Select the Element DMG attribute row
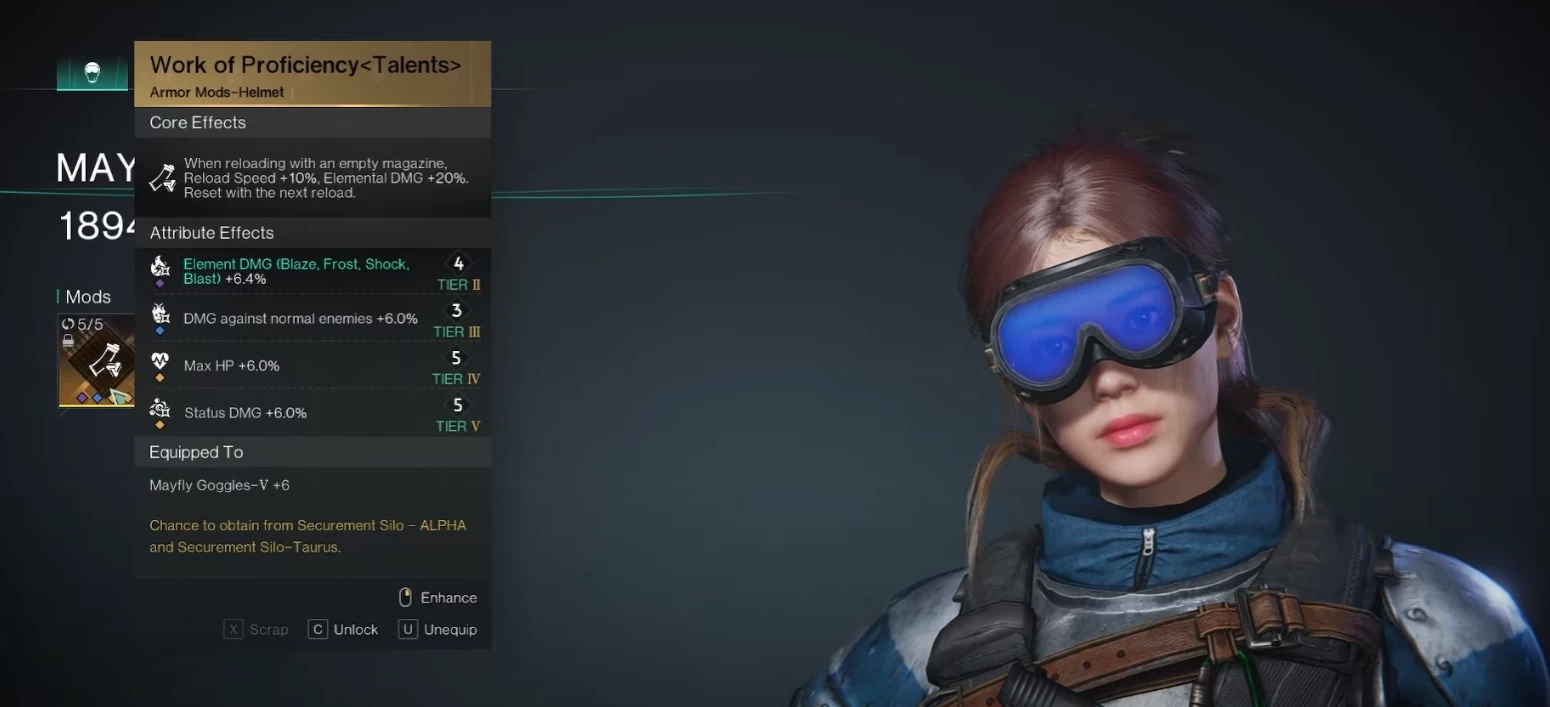This screenshot has width=1550, height=707. pos(312,271)
